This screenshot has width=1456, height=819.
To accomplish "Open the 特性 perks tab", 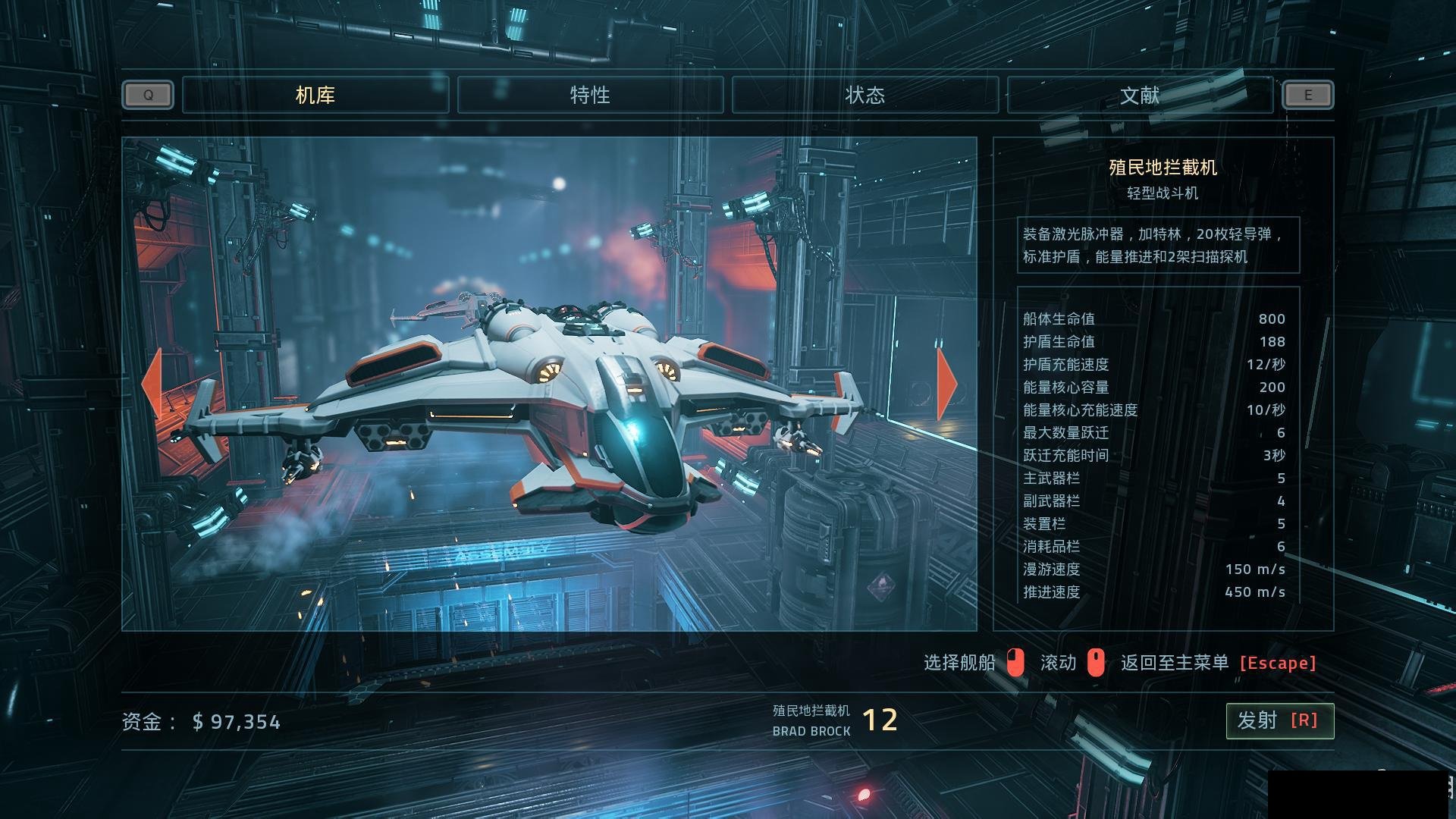I will tap(590, 96).
